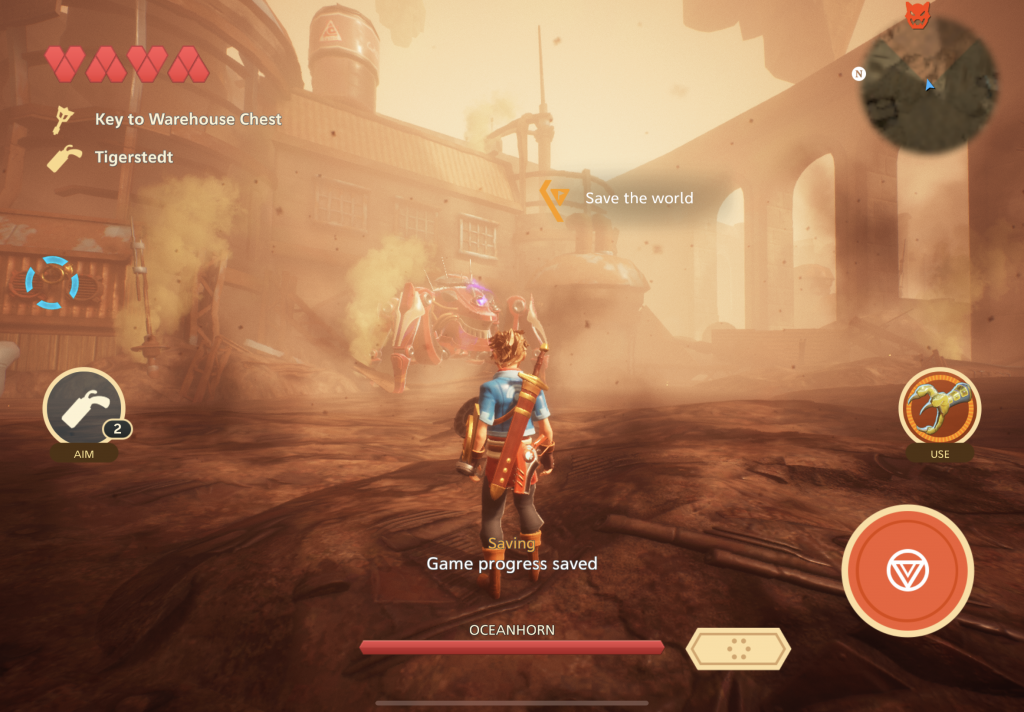Tap the large red shield action button
Screen dimensions: 1024x712
[907, 571]
